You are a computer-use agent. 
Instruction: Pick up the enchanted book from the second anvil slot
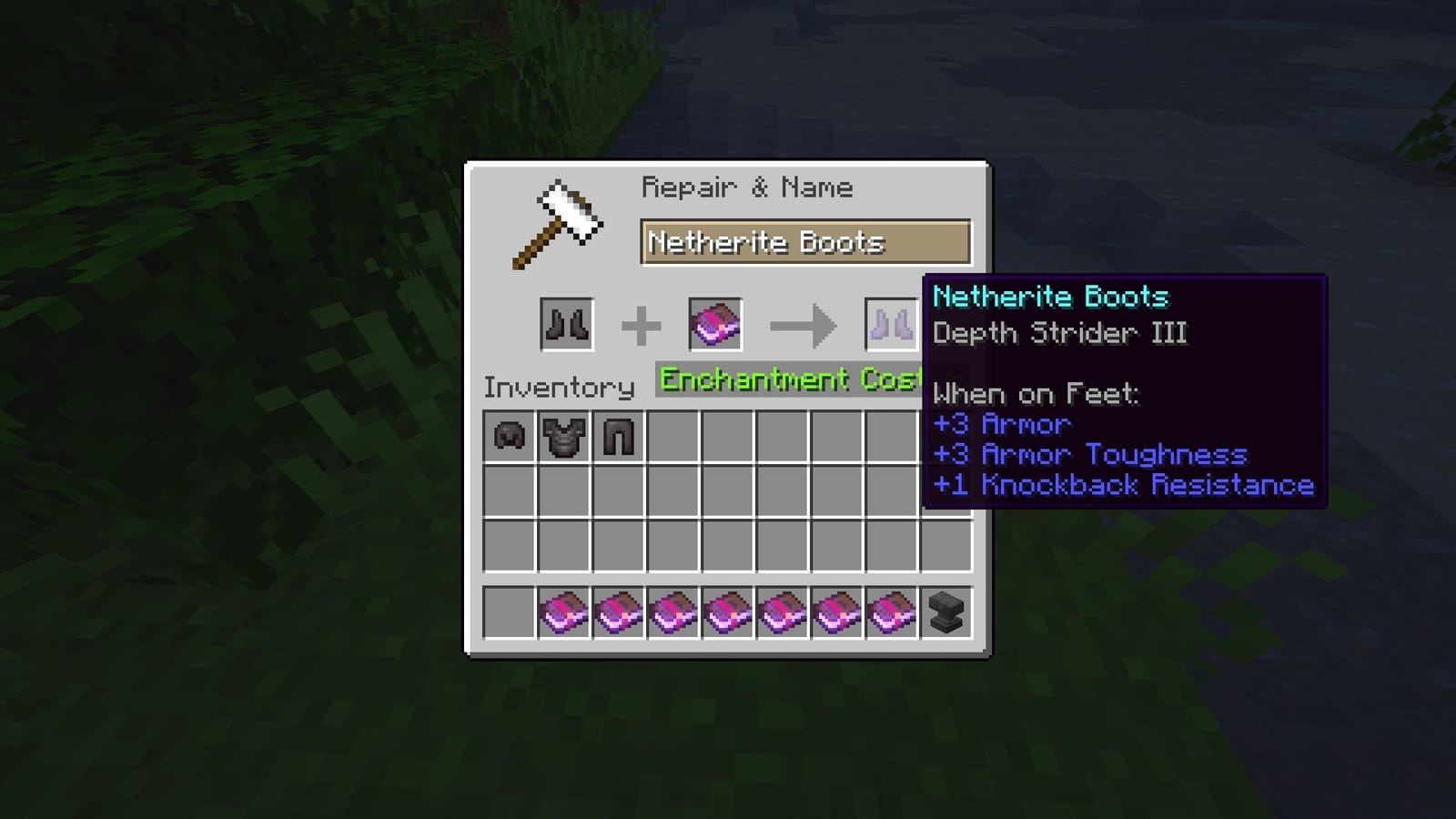714,323
